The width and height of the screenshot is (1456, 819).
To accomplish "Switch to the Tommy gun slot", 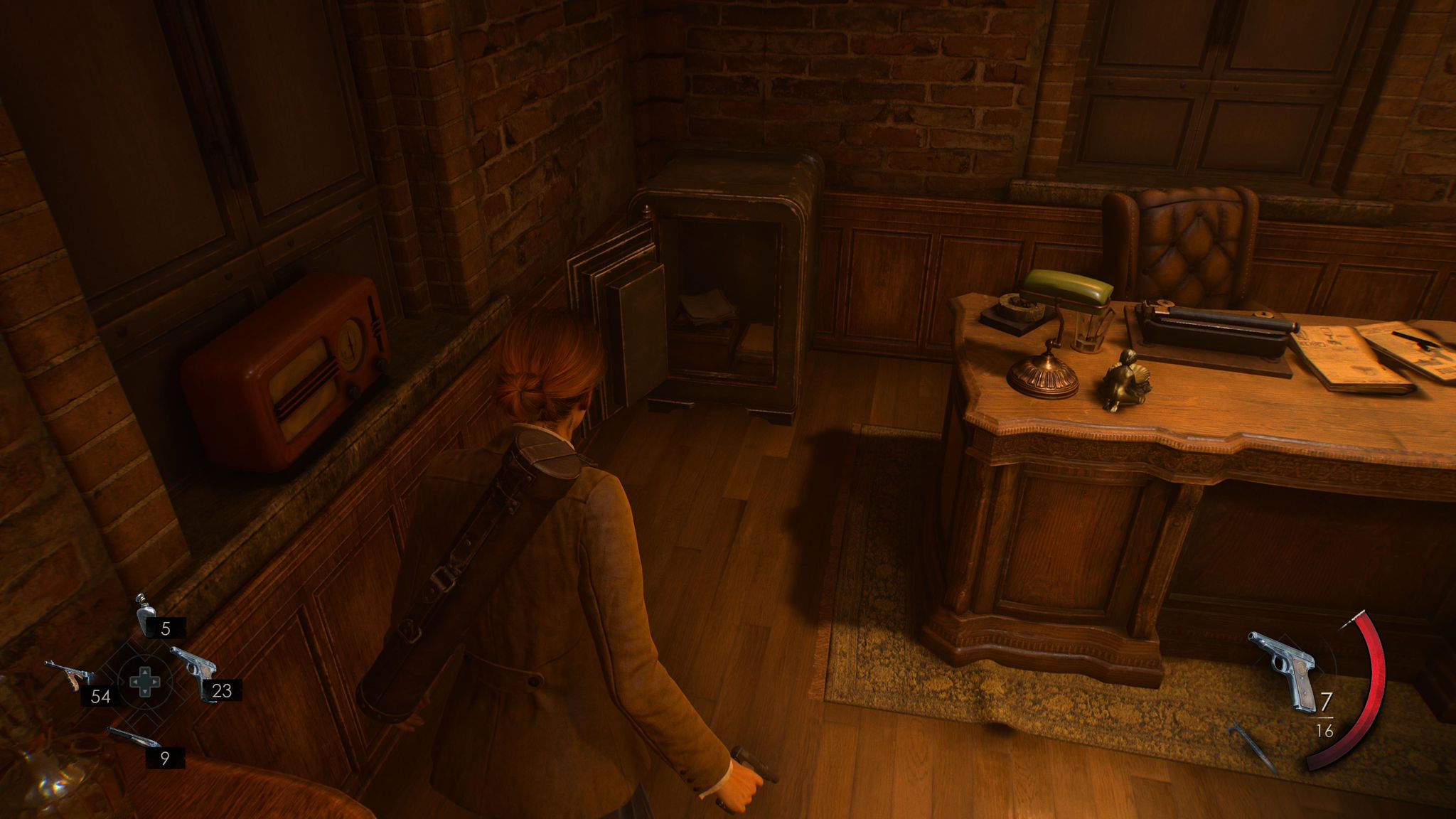I will (70, 675).
